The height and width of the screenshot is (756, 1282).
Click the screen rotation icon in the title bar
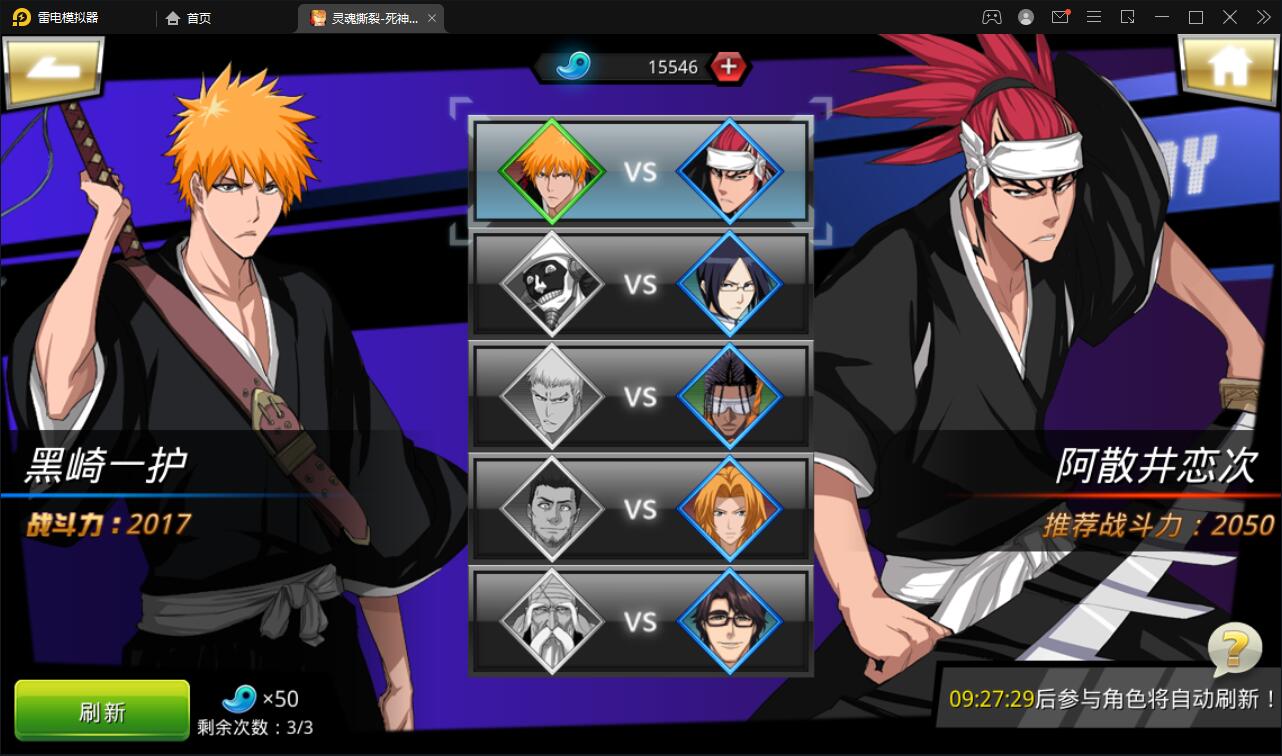1126,16
